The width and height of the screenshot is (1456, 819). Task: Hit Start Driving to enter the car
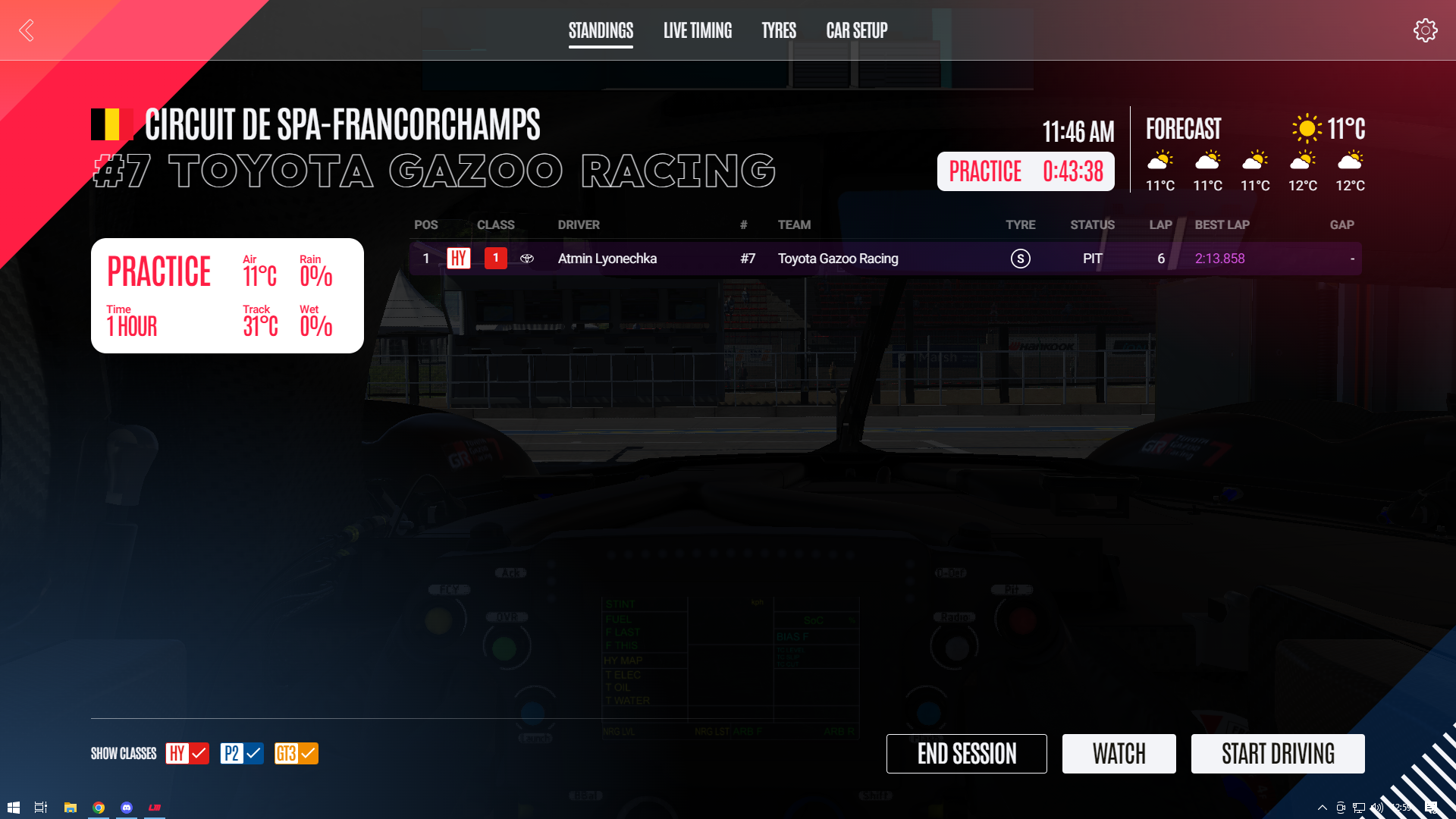tap(1277, 754)
